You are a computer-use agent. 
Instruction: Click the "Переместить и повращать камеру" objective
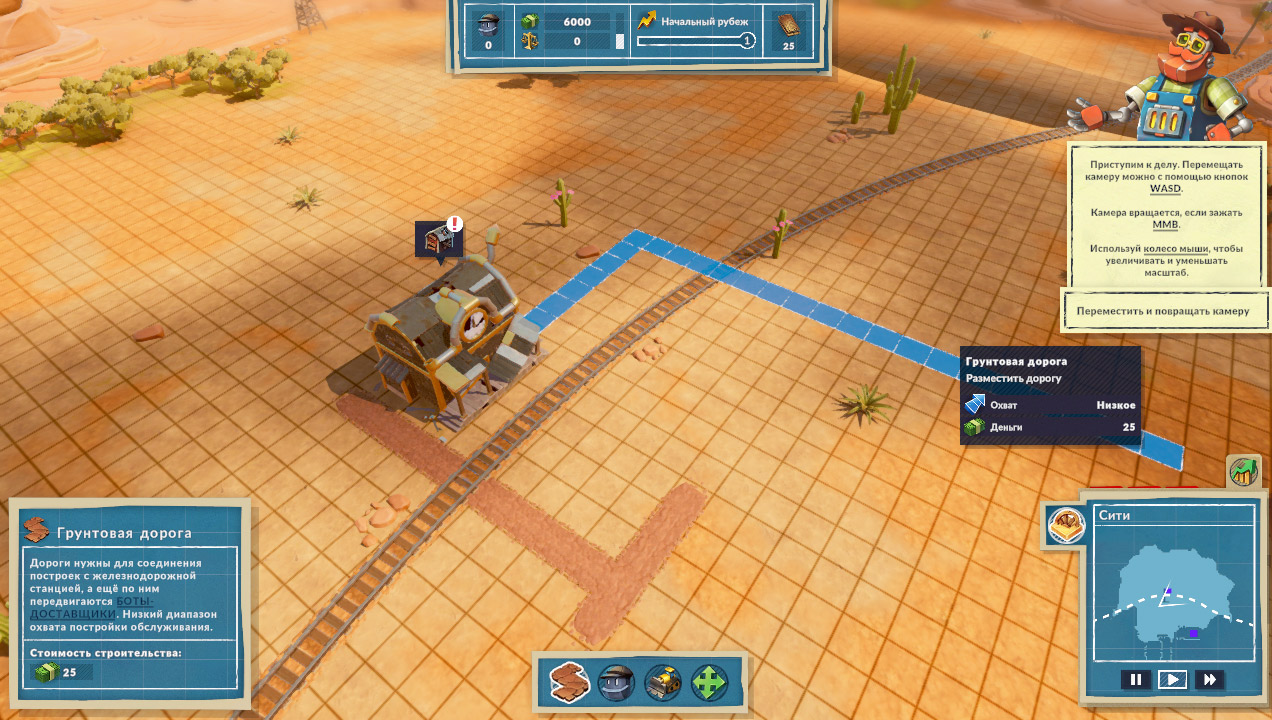1163,311
